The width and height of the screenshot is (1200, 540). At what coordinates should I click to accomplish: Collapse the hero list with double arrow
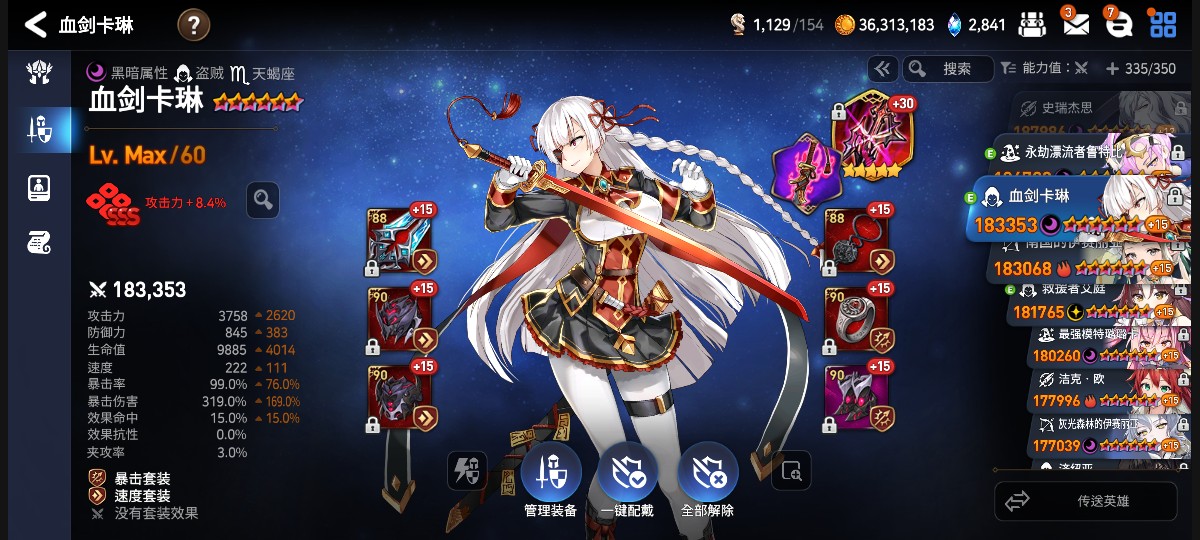pos(882,69)
